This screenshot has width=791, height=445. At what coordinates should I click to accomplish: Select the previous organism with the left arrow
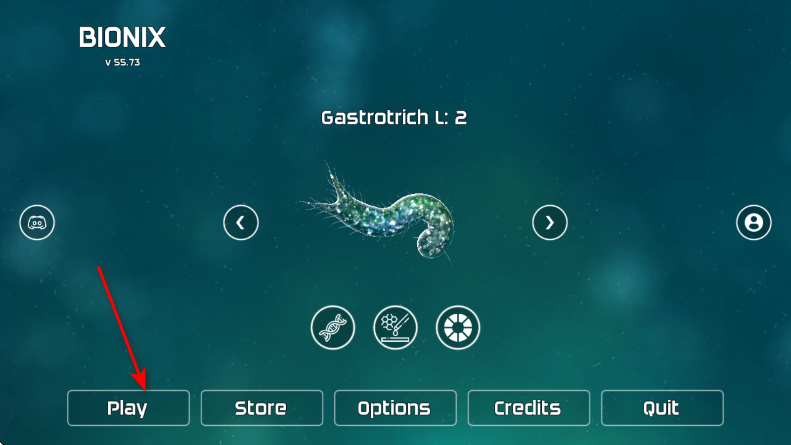[x=241, y=222]
